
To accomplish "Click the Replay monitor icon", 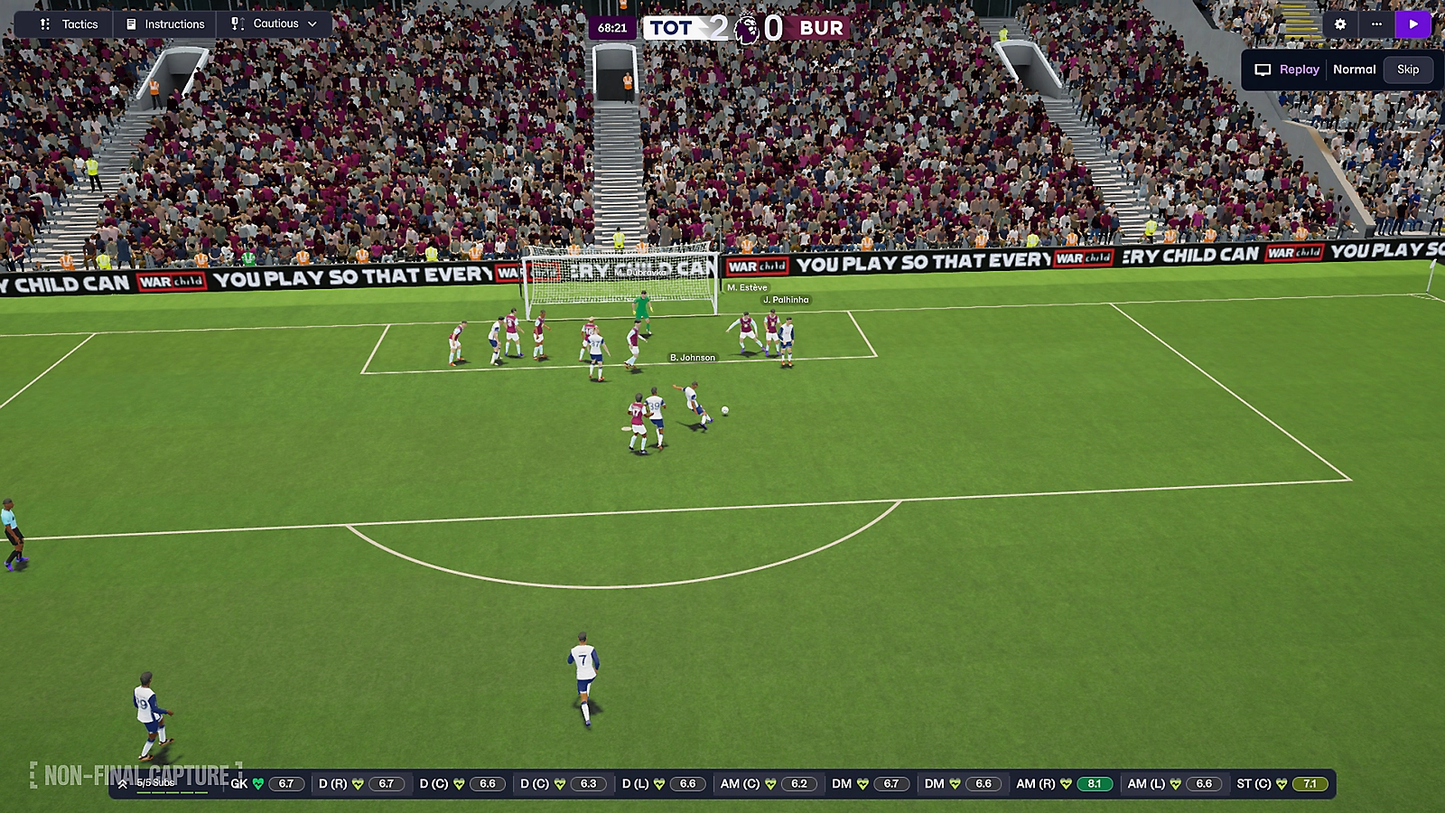I will pyautogui.click(x=1262, y=69).
